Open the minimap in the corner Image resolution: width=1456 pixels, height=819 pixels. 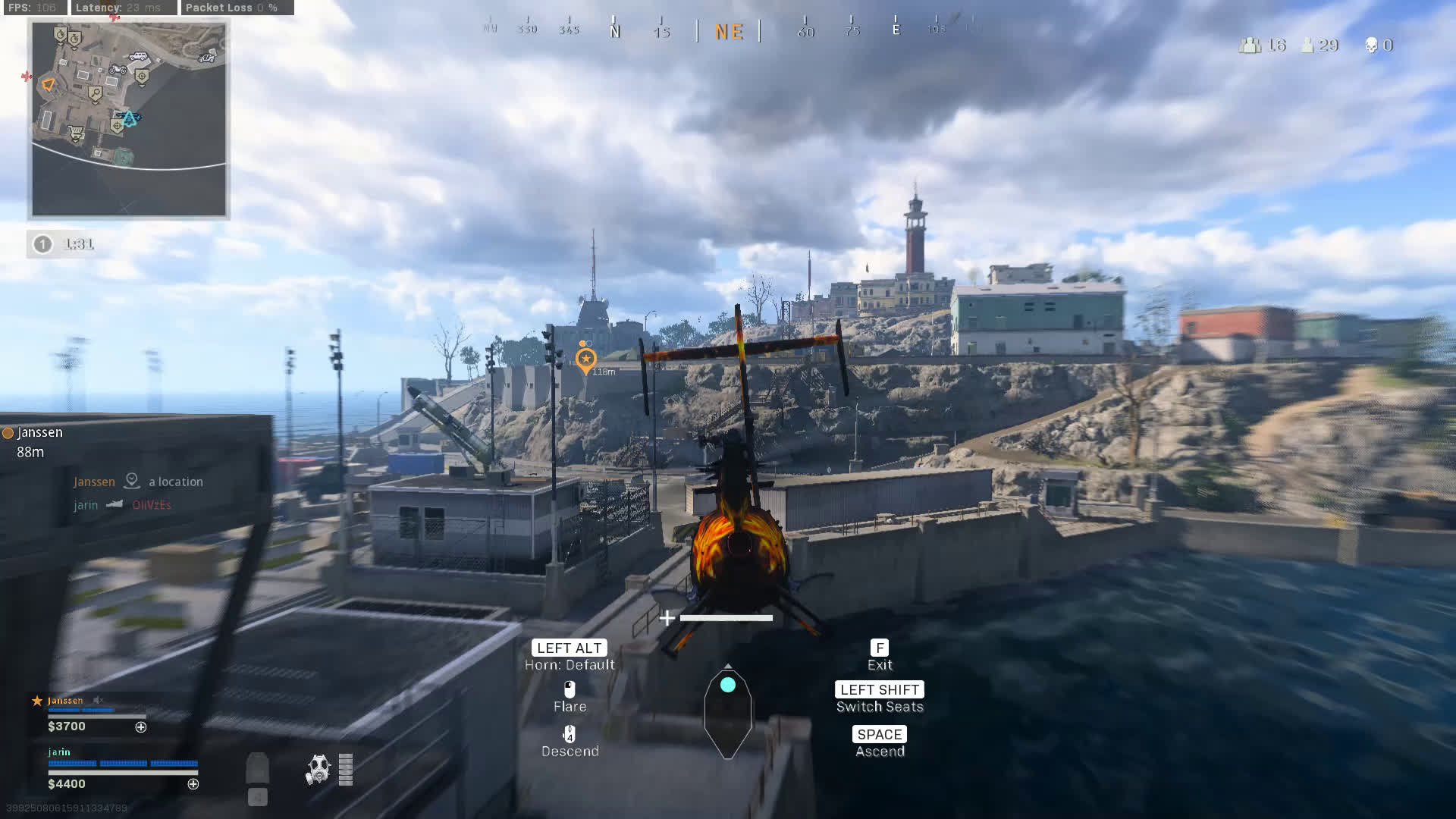point(129,119)
